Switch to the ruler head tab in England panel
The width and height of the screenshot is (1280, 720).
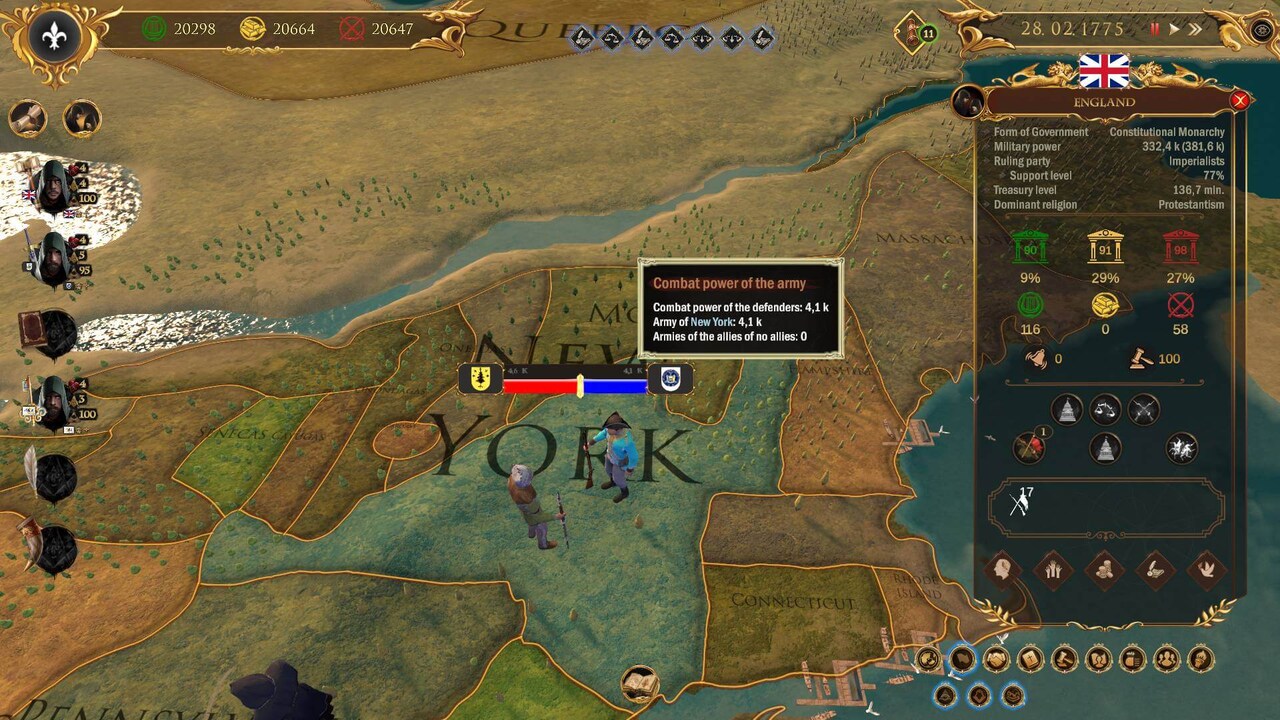pos(1002,570)
